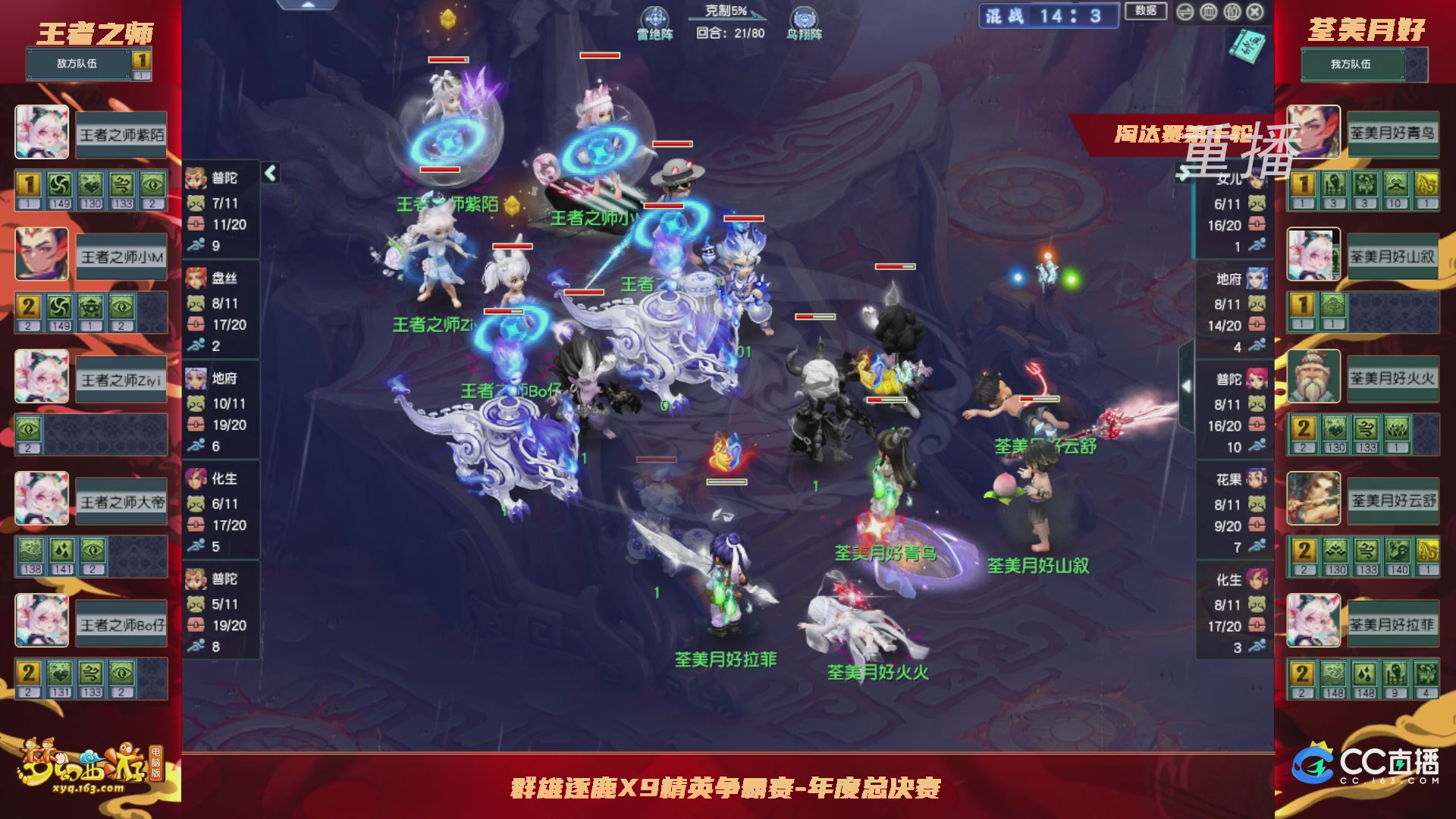
Task: Click the swap arrows icon in top toolbar
Action: (x=1185, y=11)
